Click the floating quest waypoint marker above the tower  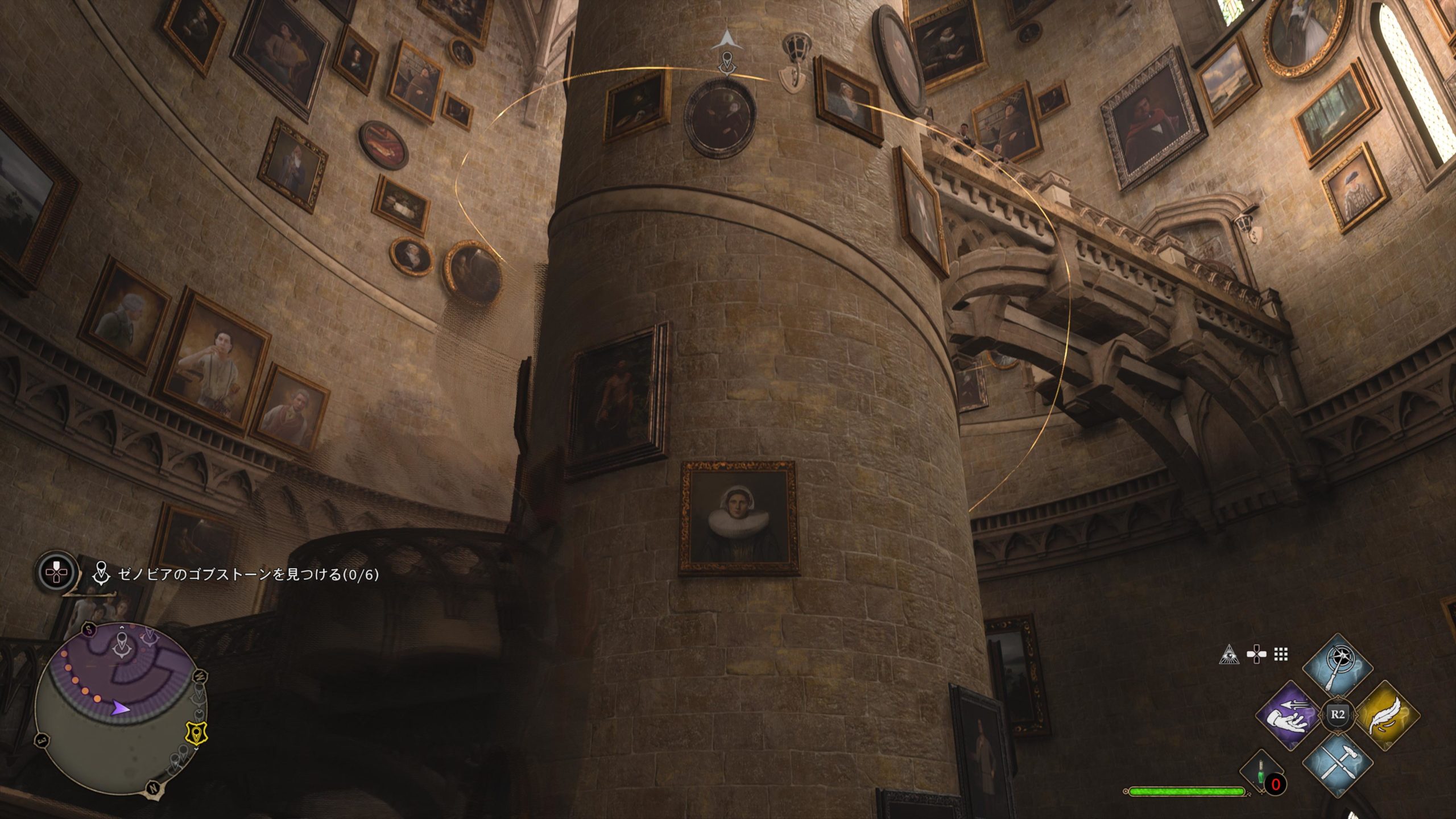(726, 61)
